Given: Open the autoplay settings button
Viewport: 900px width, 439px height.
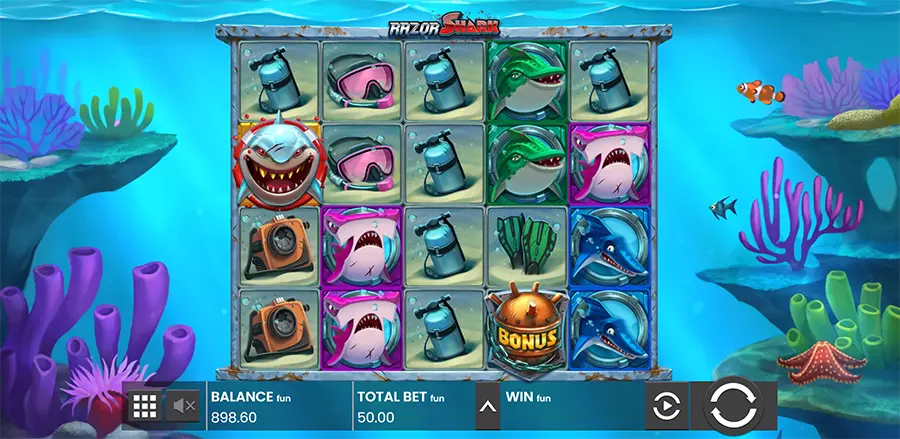Looking at the screenshot, I should click(x=667, y=406).
